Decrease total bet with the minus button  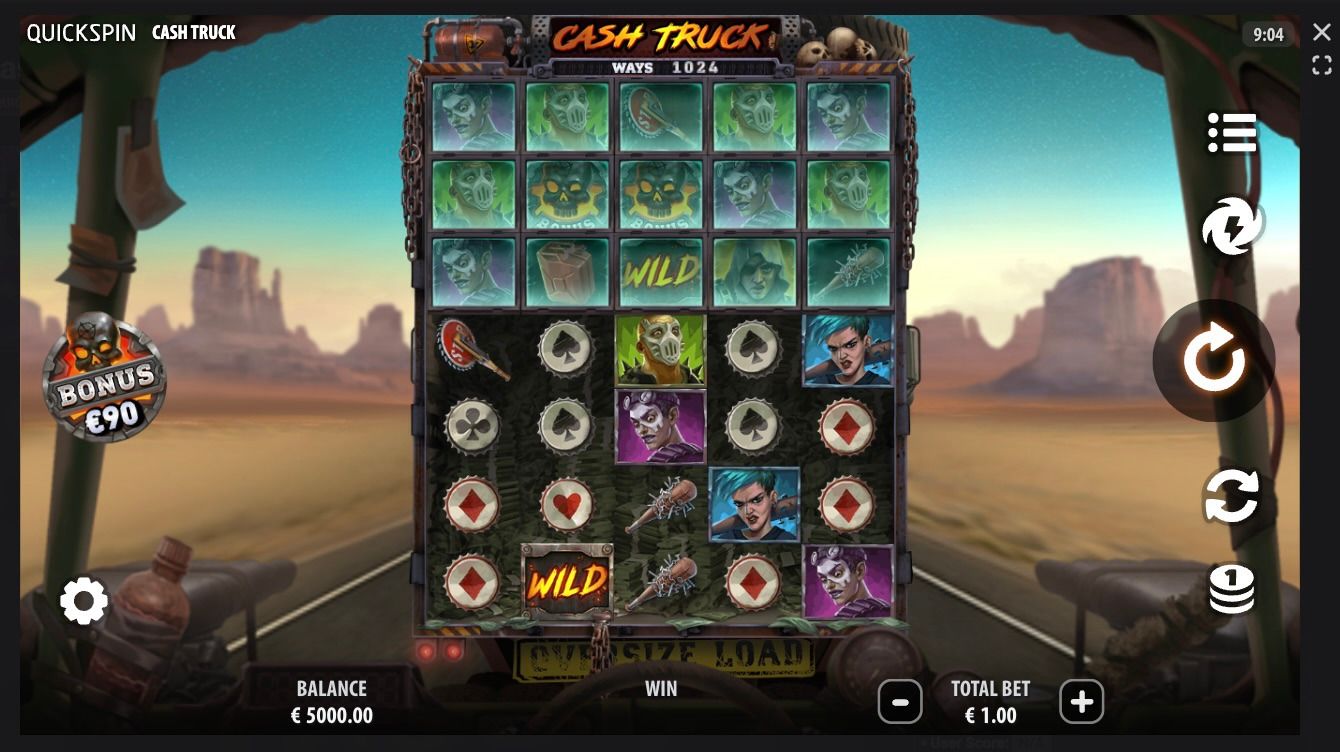pos(900,702)
